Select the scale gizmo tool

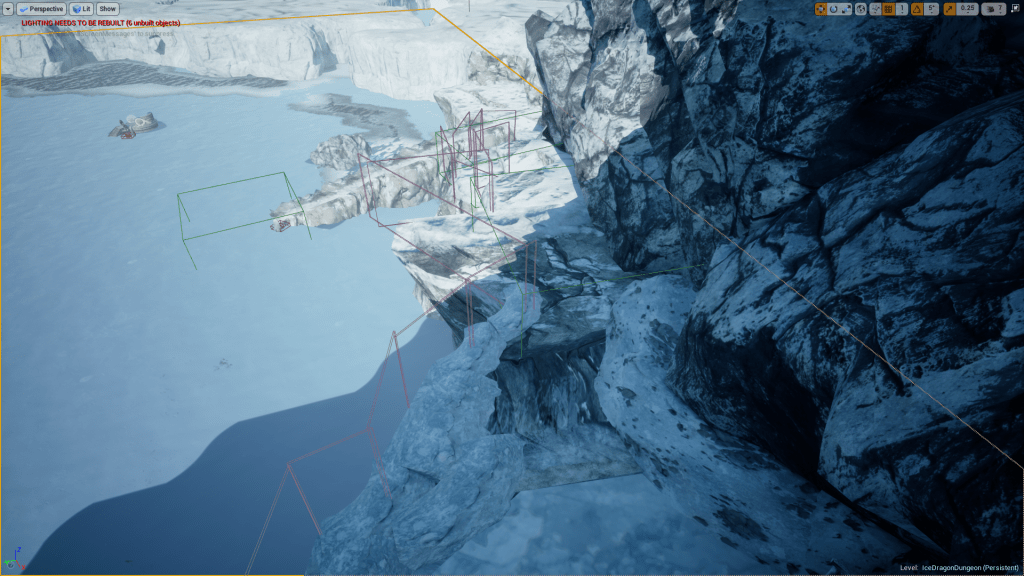pyautogui.click(x=847, y=9)
